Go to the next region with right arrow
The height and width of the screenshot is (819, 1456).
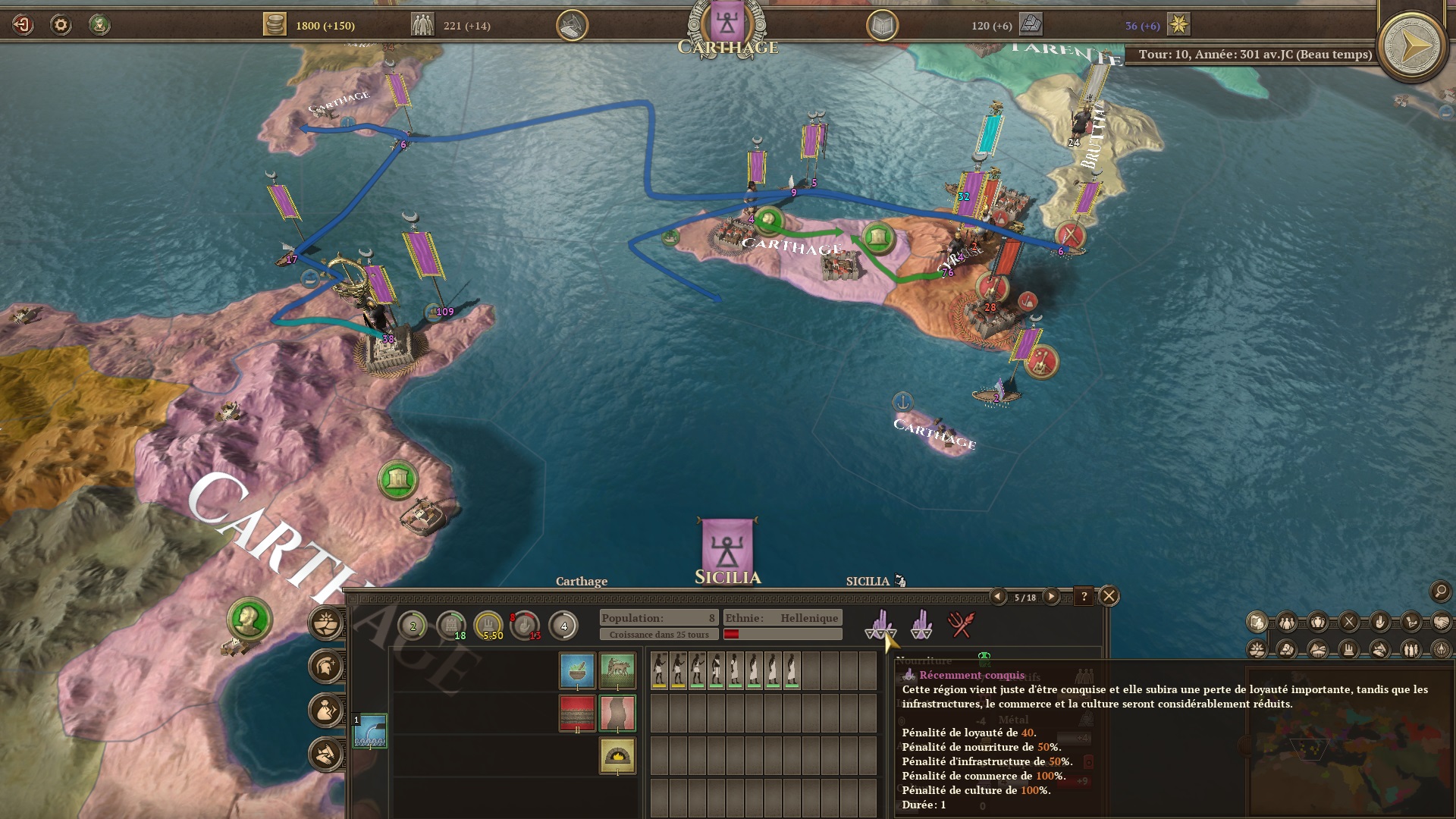[x=1051, y=597]
